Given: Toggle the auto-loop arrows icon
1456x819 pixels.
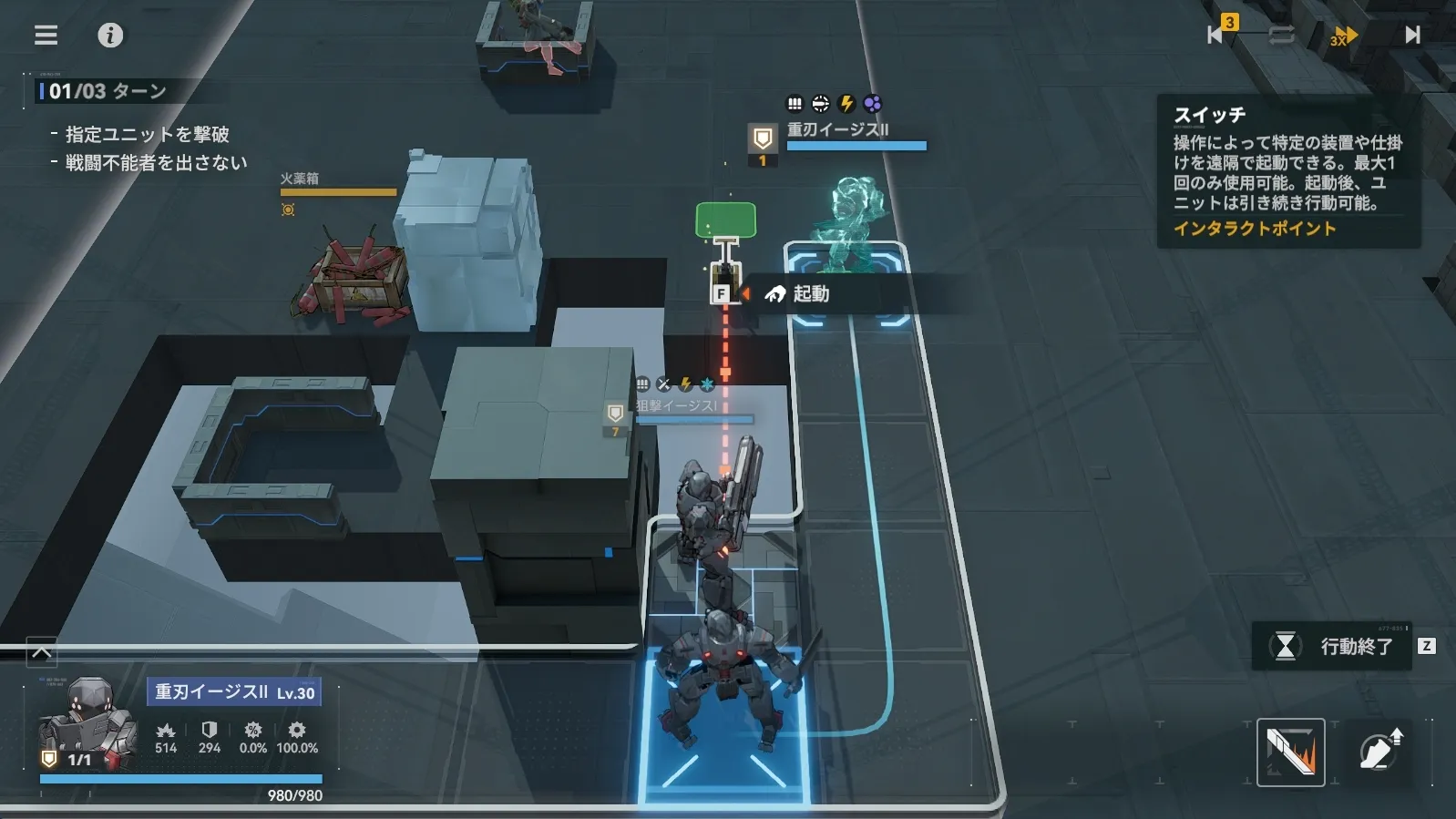Looking at the screenshot, I should pos(1281,36).
